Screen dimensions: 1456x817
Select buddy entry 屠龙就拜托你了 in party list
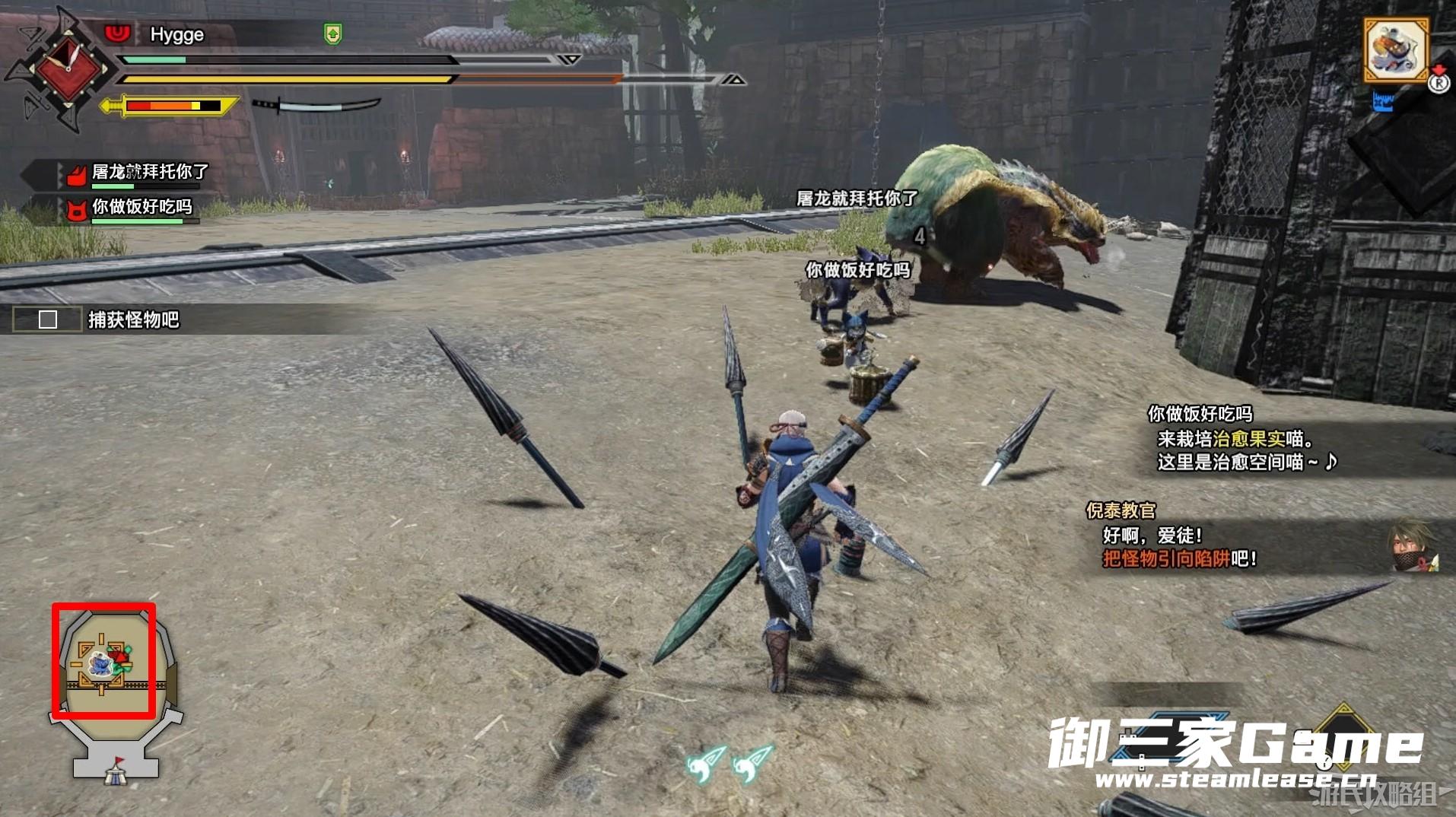click(149, 173)
